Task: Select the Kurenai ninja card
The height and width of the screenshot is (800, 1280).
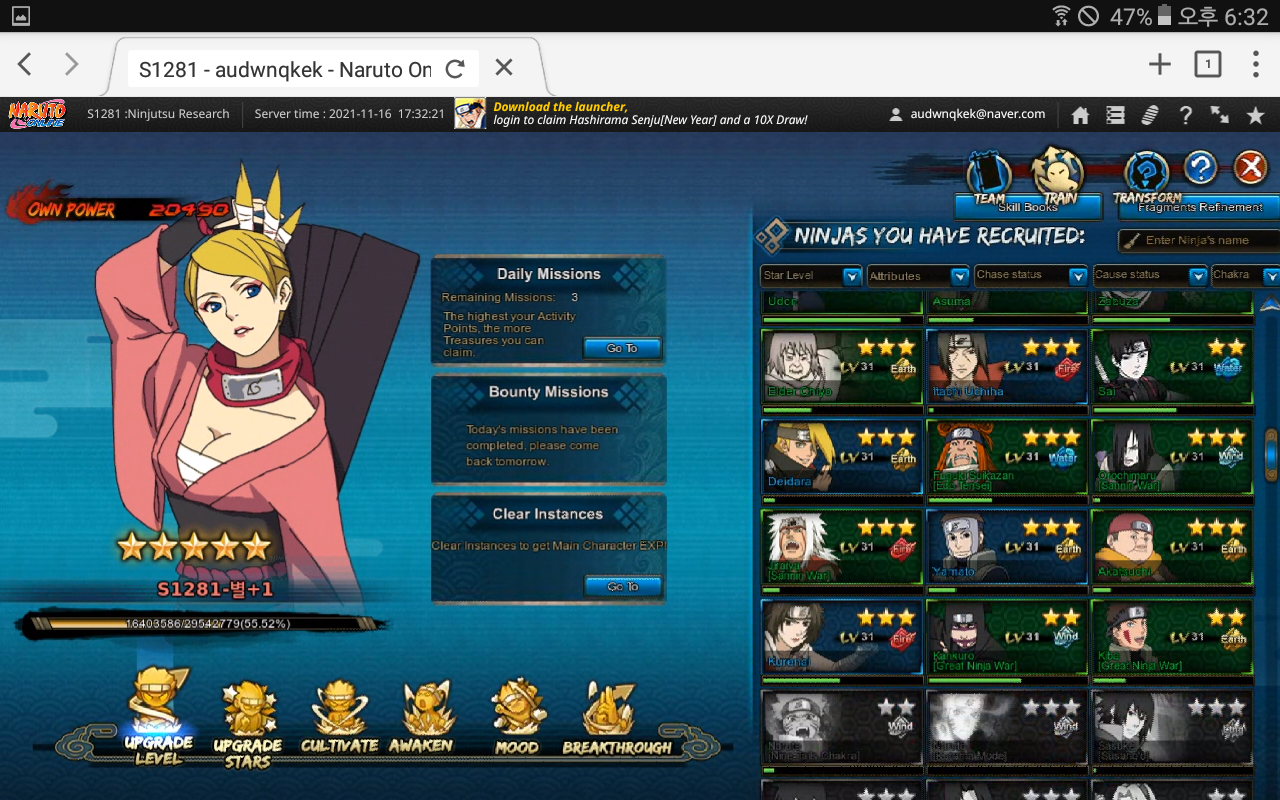Action: click(841, 637)
